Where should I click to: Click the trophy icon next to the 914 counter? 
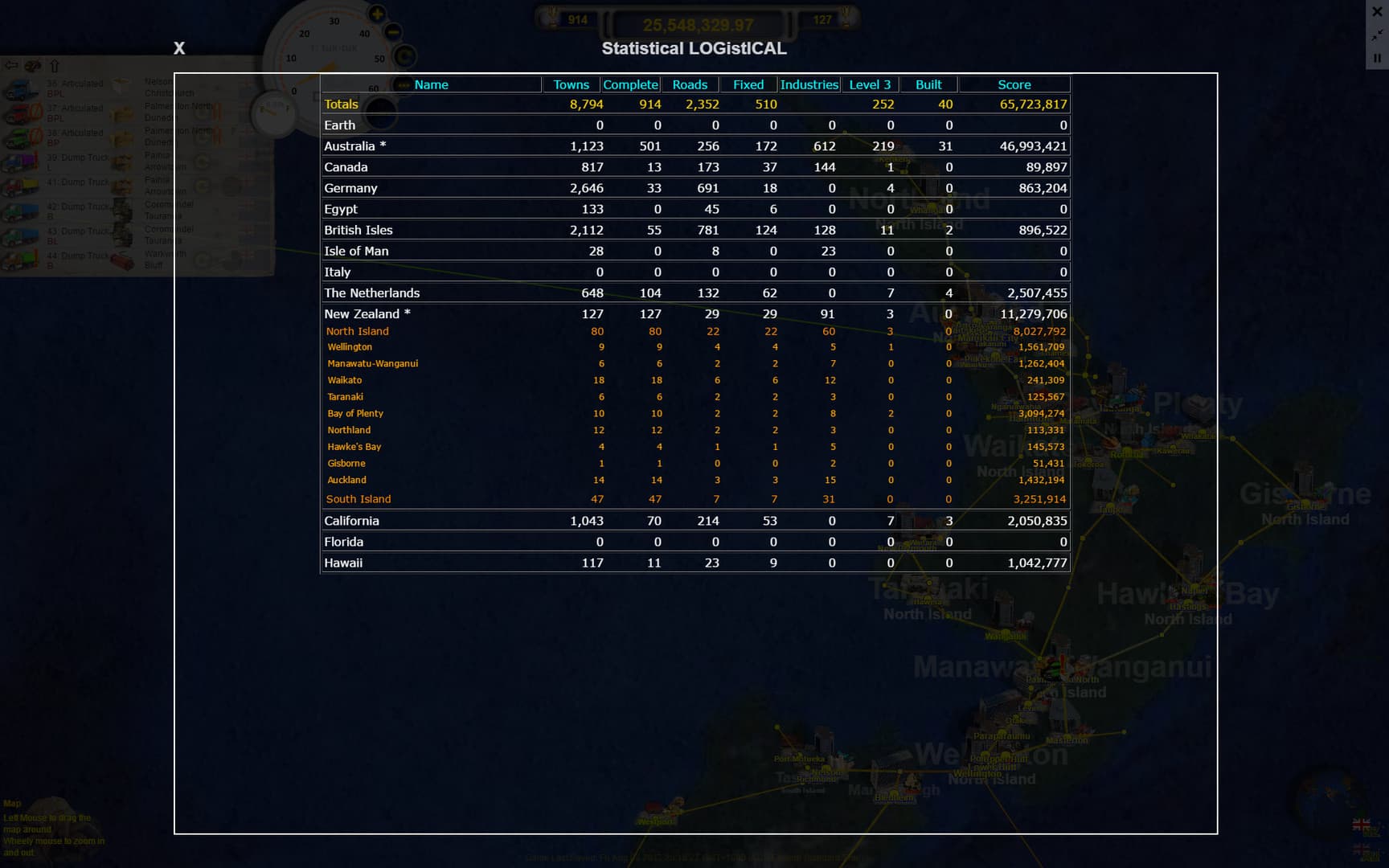(x=553, y=18)
